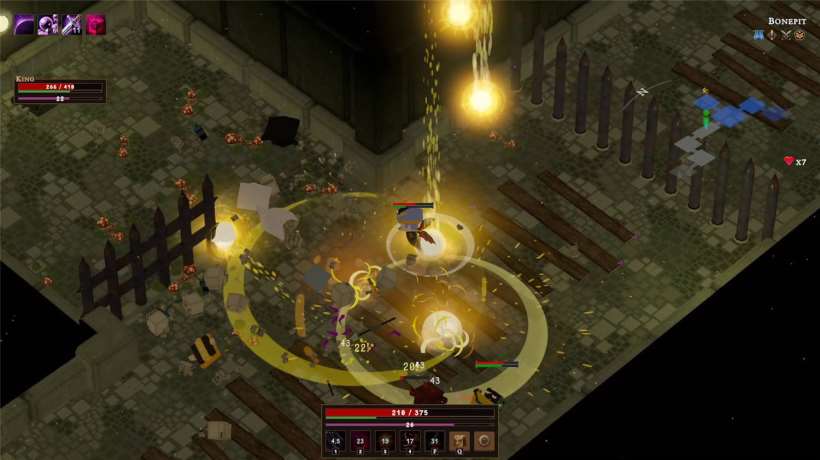Use the ability on cooldown 31
The width and height of the screenshot is (820, 460).
(x=435, y=441)
